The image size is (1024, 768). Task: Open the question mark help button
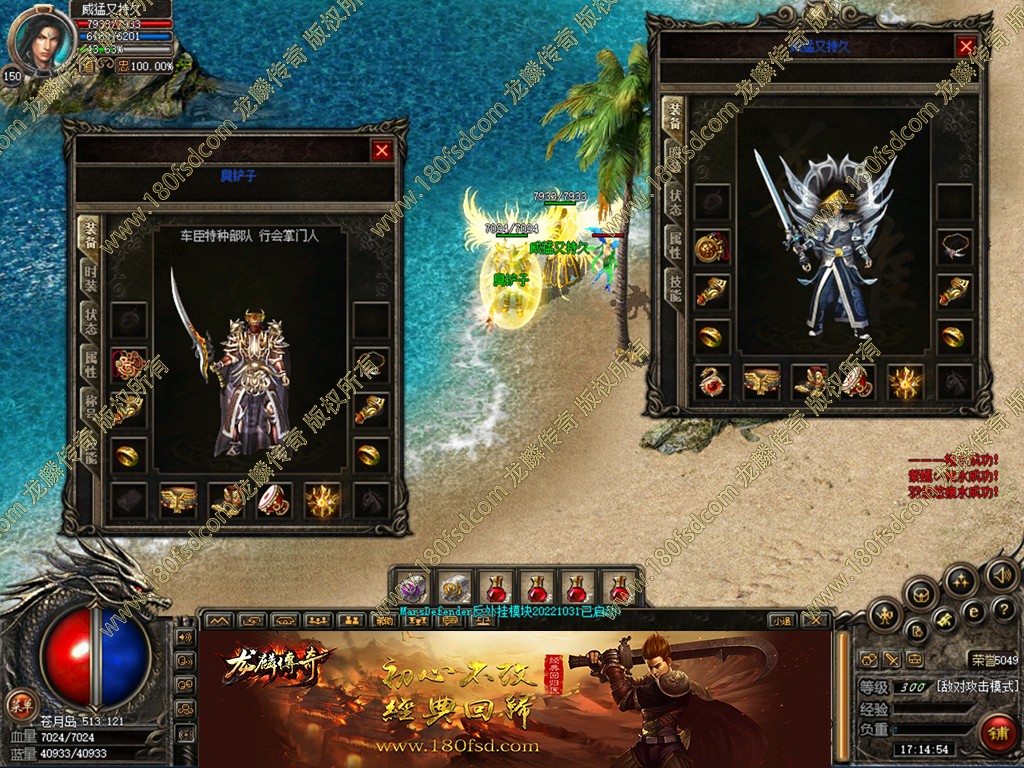tap(1005, 608)
